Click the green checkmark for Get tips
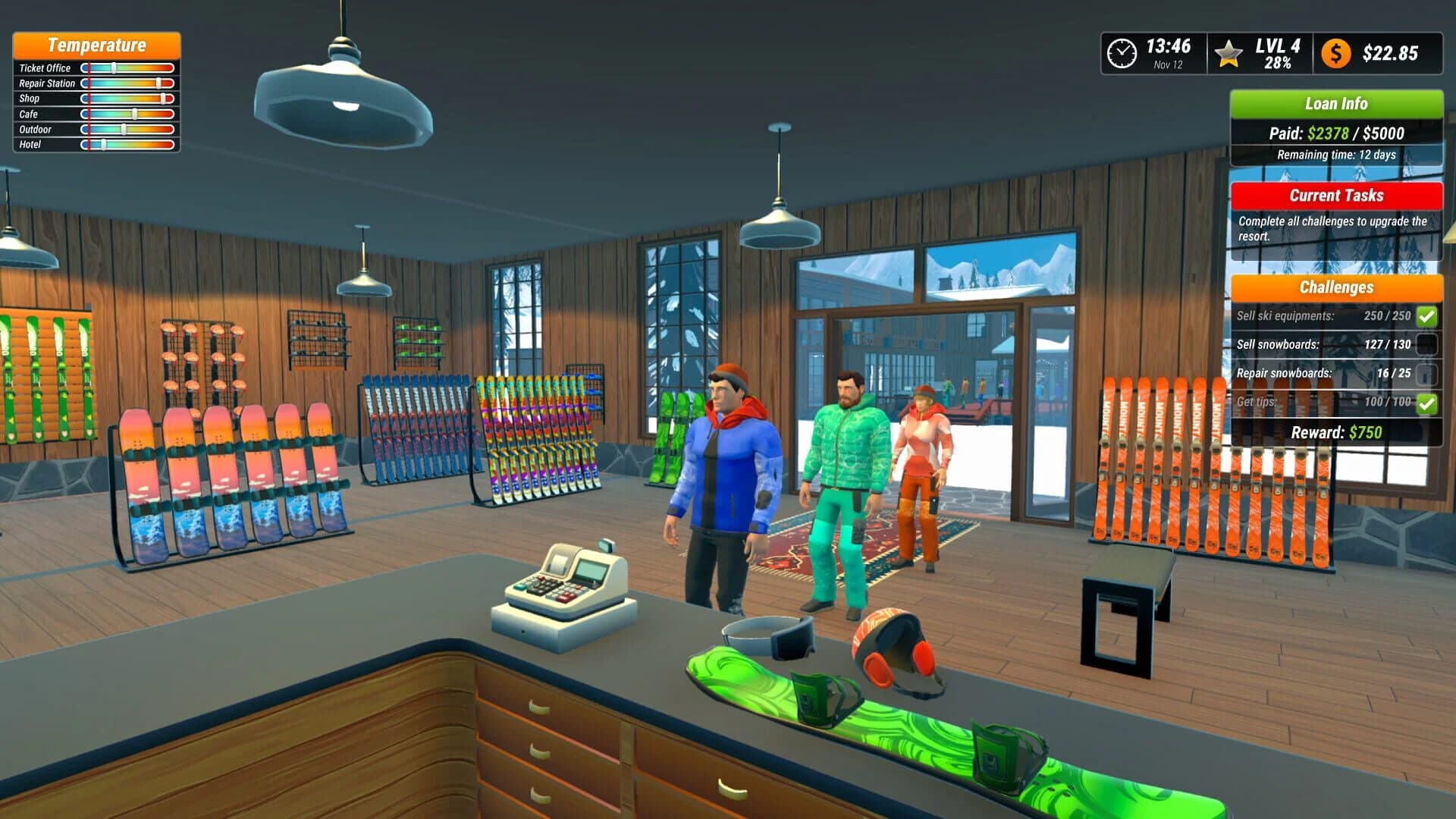This screenshot has height=819, width=1456. coord(1426,404)
